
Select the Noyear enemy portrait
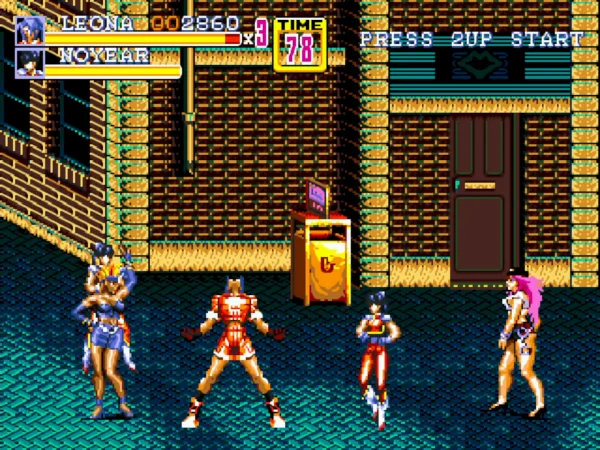click(30, 63)
